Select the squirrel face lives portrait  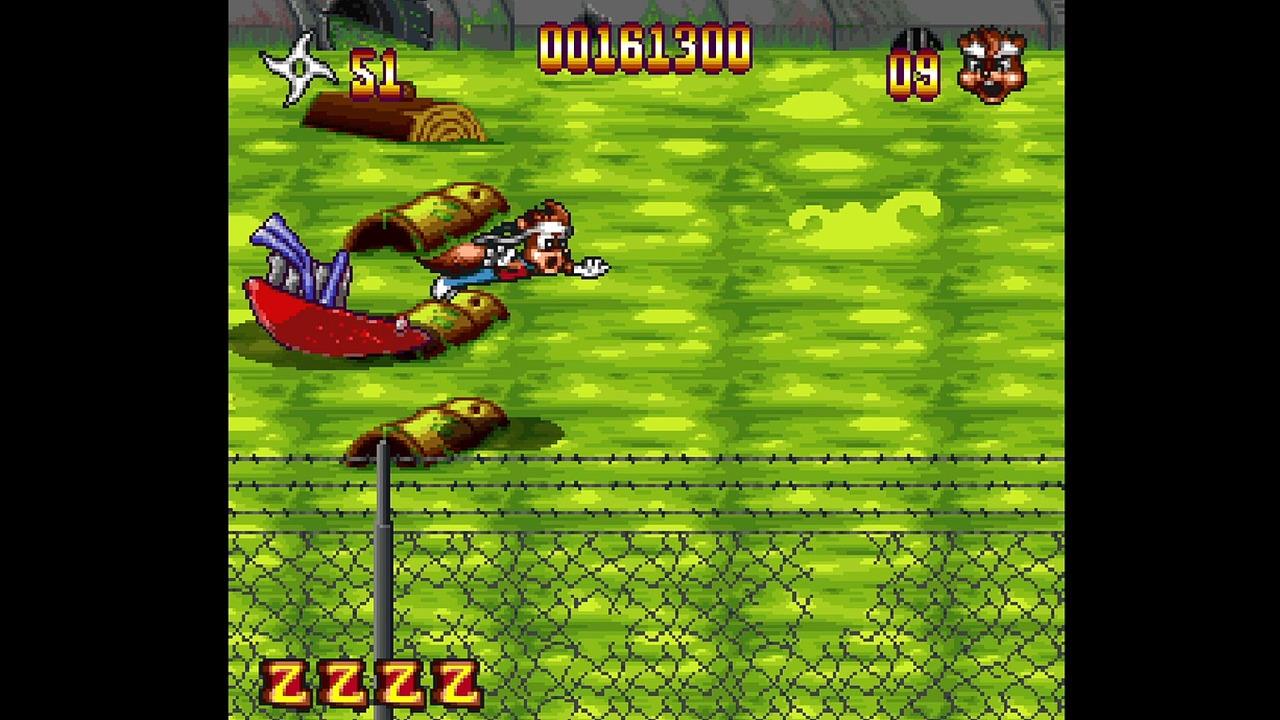point(991,66)
